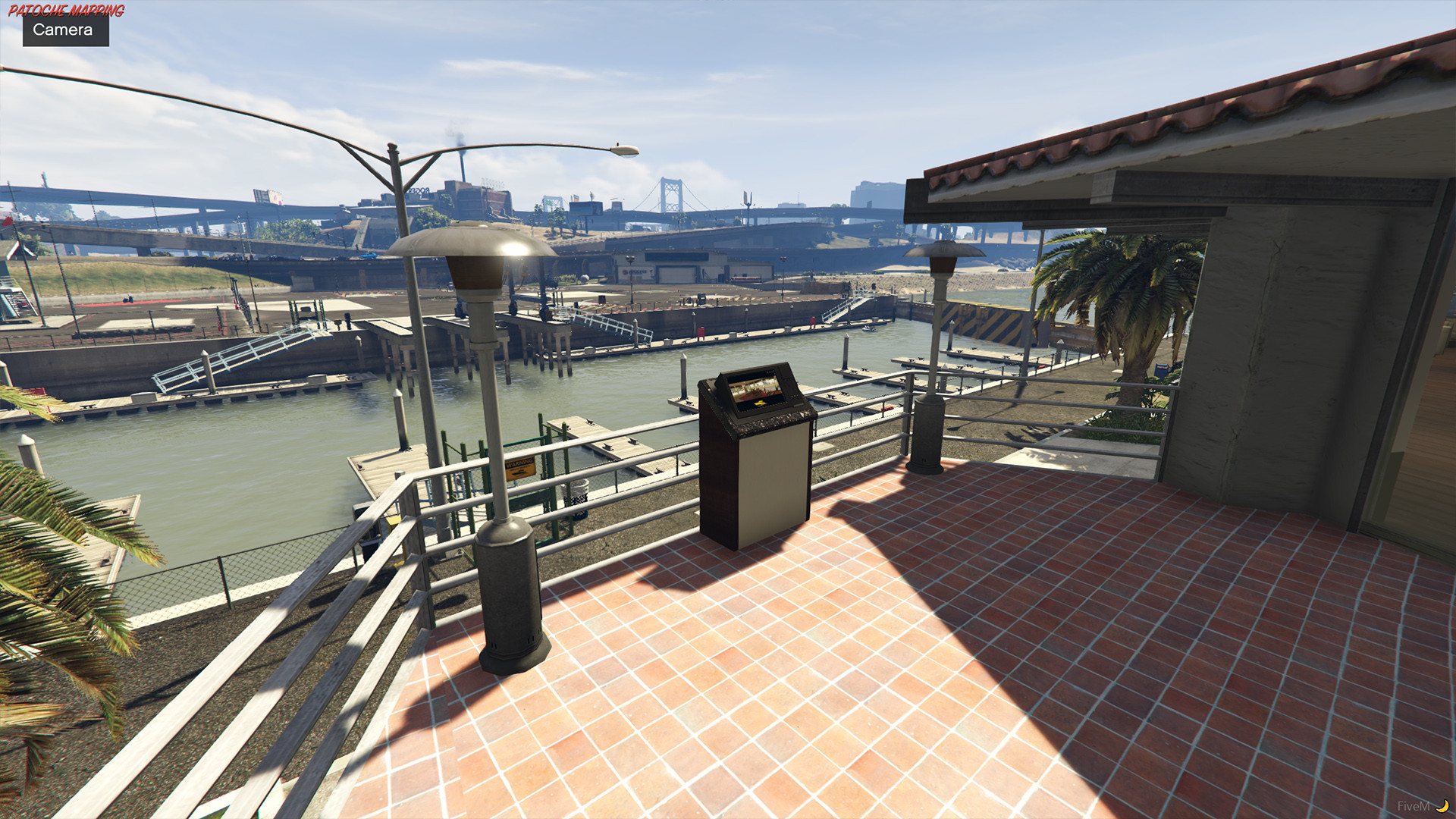The height and width of the screenshot is (819, 1456).
Task: Click the Camera label box
Action: pyautogui.click(x=65, y=30)
